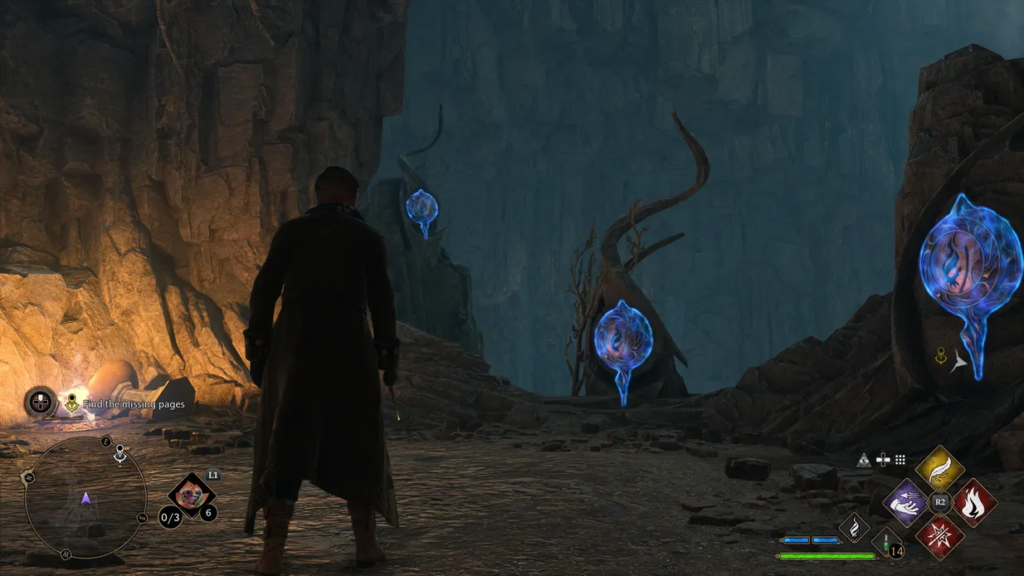1024x576 pixels.
Task: Click the Revelio eye triangle icon
Action: click(x=864, y=460)
